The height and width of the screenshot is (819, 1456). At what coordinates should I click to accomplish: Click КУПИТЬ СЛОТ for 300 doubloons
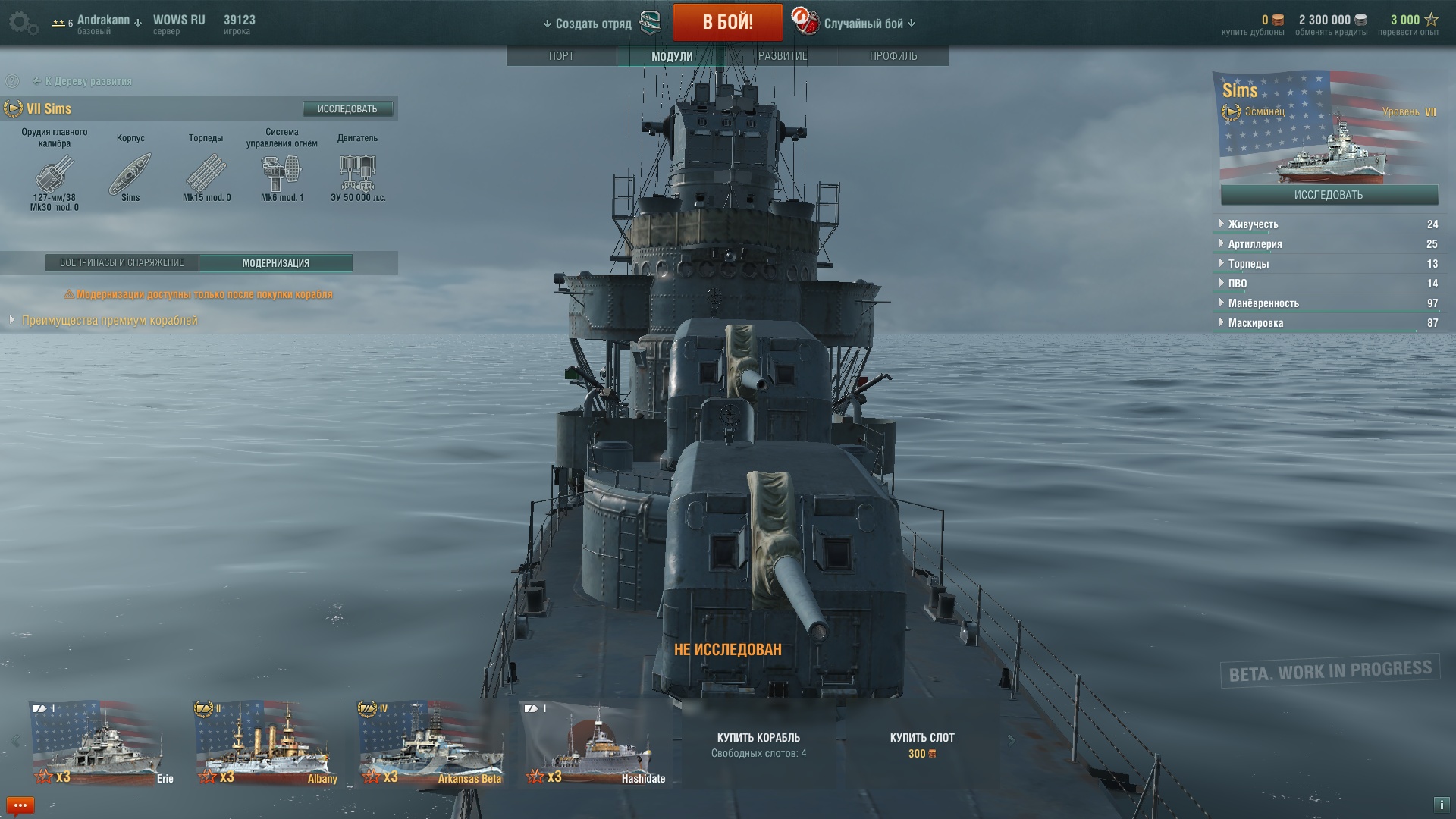pyautogui.click(x=922, y=745)
